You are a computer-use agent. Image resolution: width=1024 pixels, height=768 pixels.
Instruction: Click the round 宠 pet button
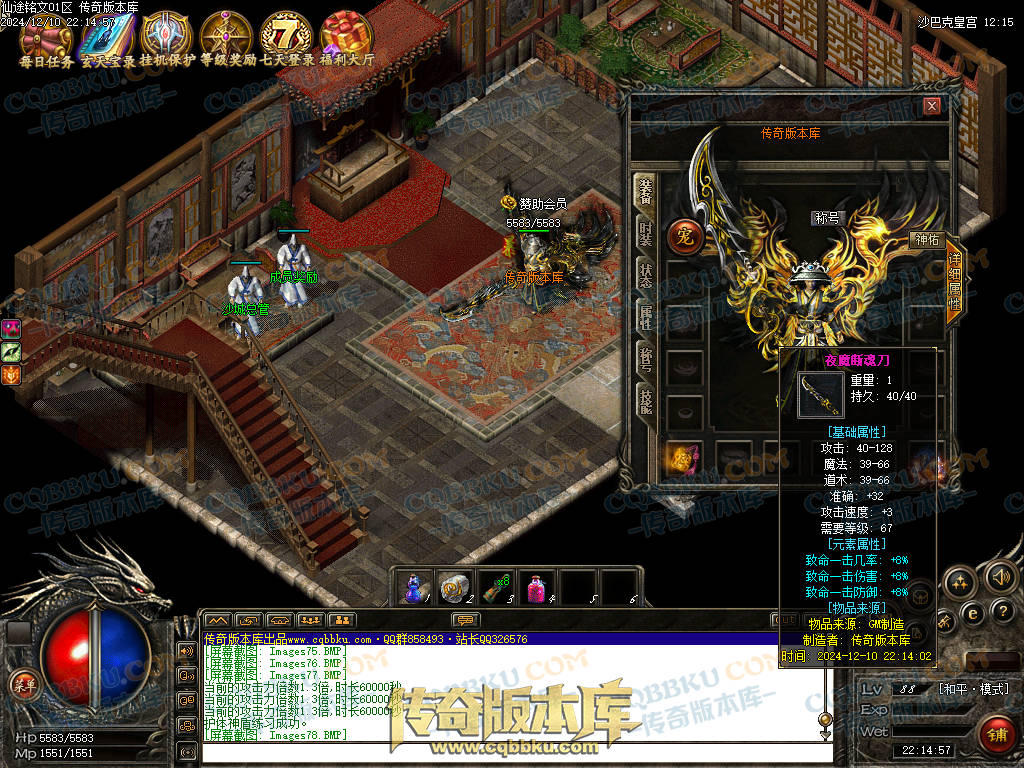pyautogui.click(x=685, y=236)
